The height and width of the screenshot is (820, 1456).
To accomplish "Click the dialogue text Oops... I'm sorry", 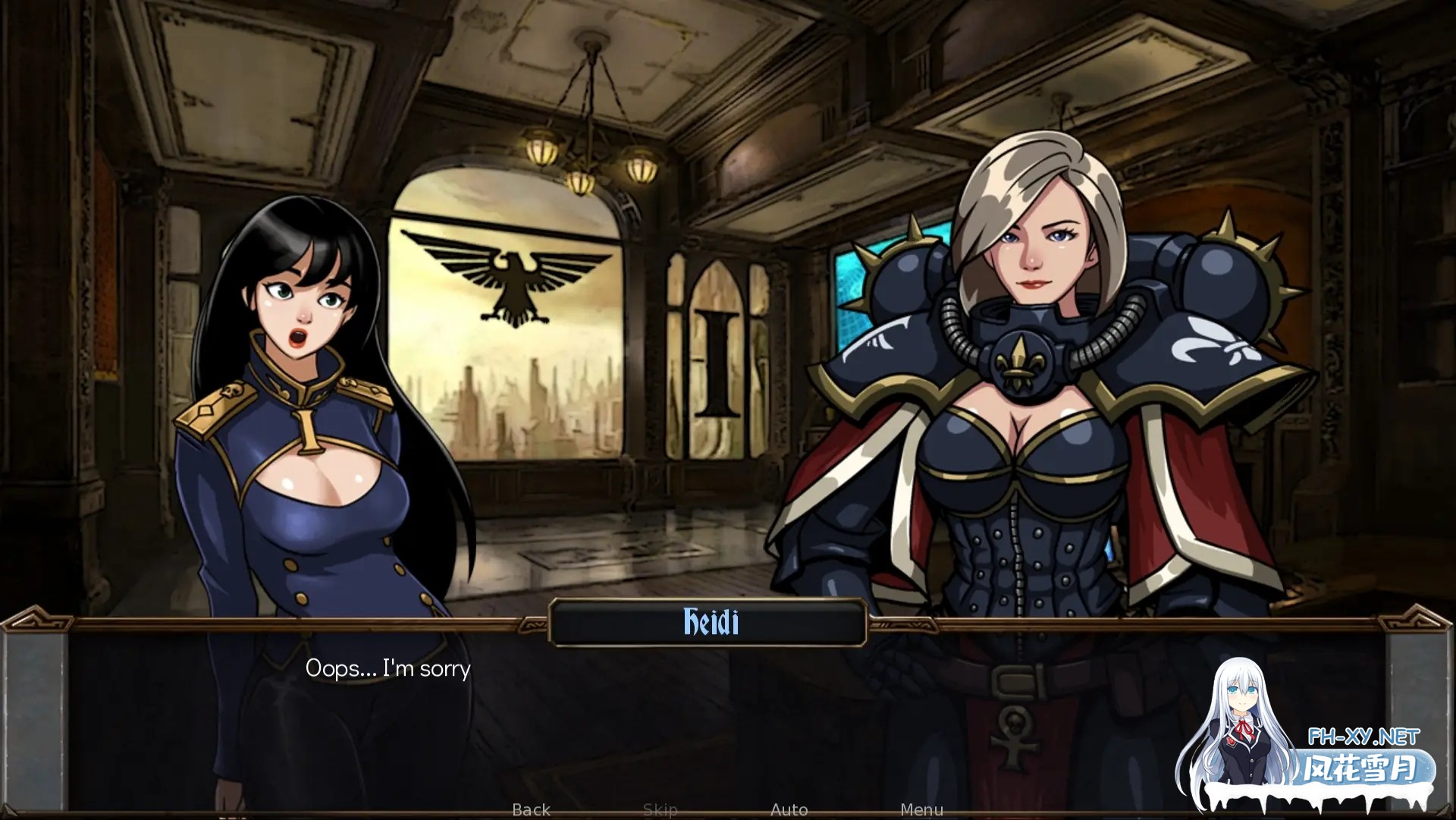I will pos(388,668).
